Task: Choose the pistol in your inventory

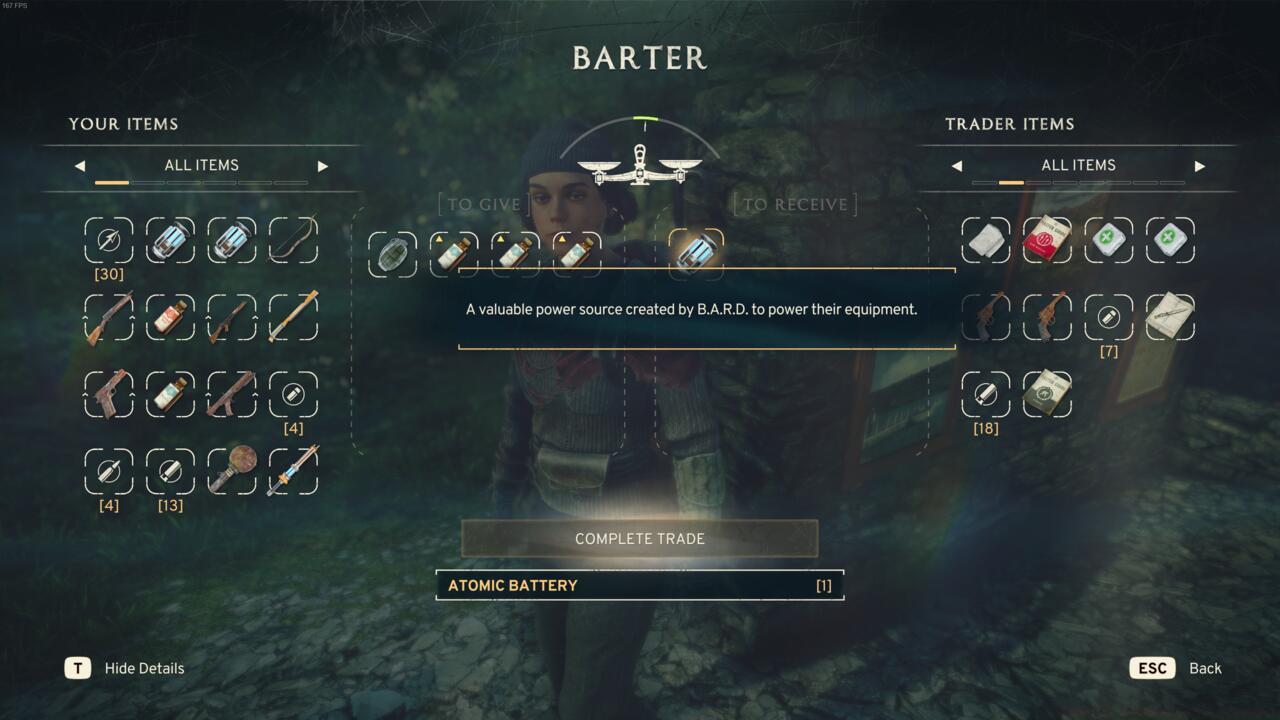Action: point(109,394)
